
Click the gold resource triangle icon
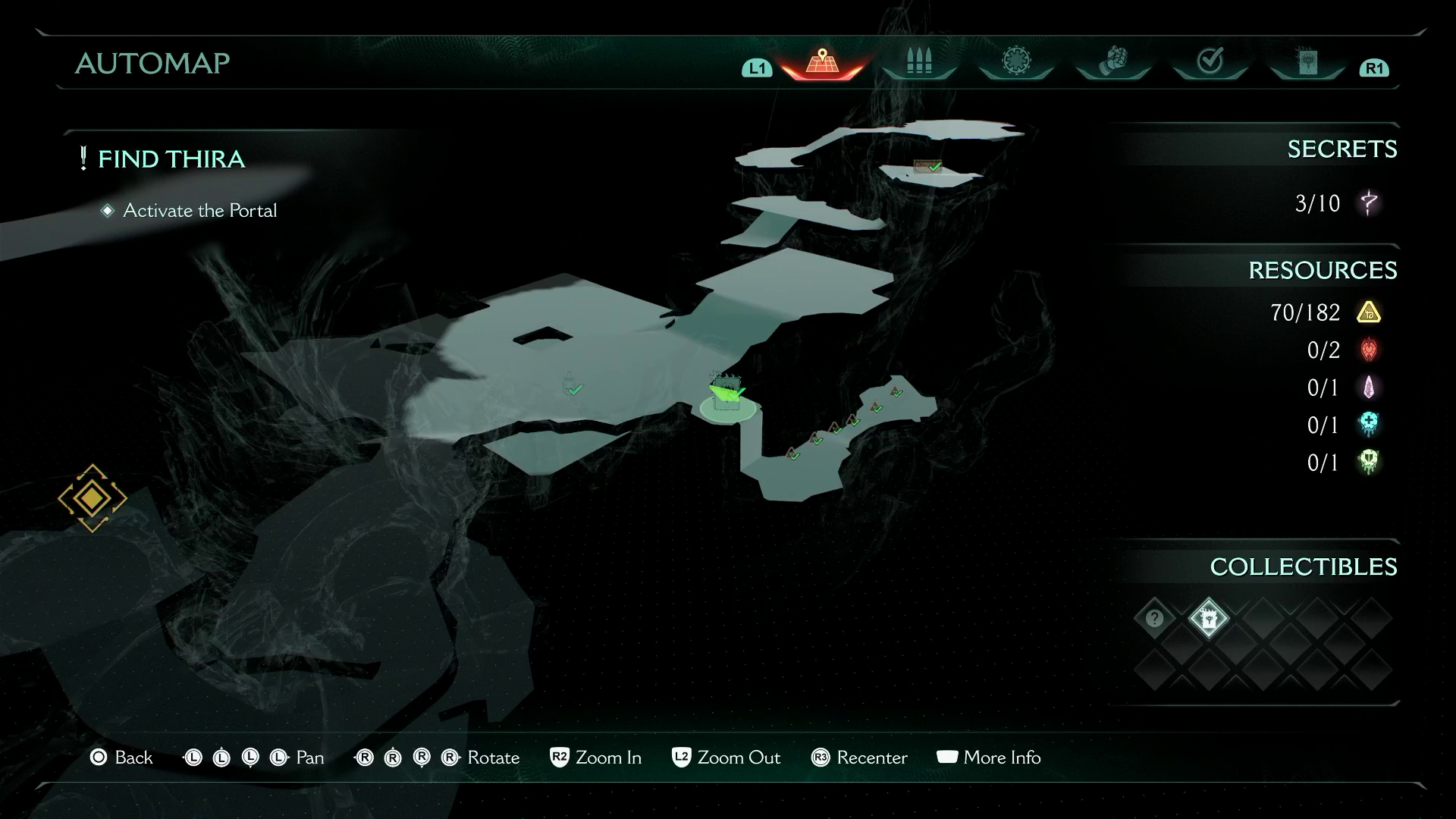click(x=1368, y=312)
